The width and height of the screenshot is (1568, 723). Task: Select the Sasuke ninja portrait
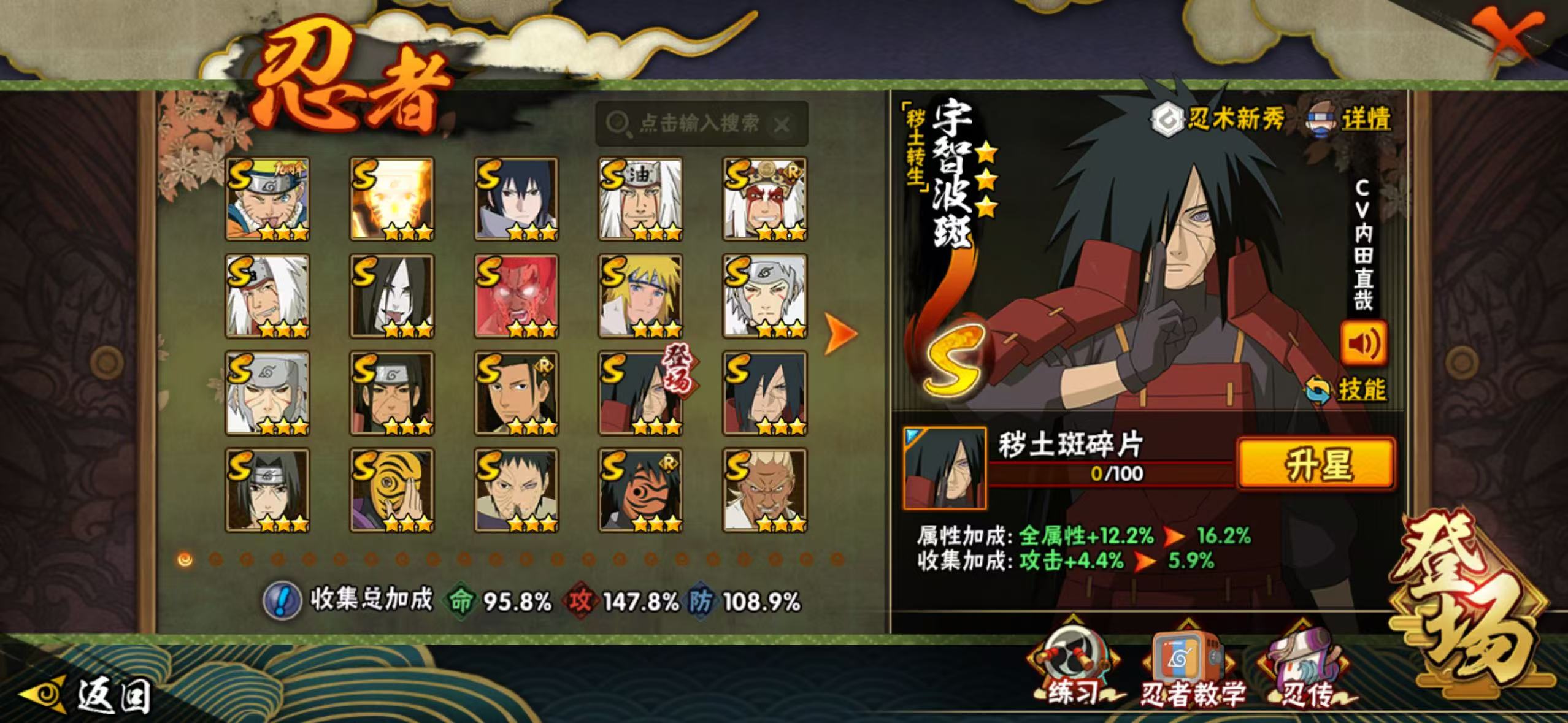coord(516,199)
